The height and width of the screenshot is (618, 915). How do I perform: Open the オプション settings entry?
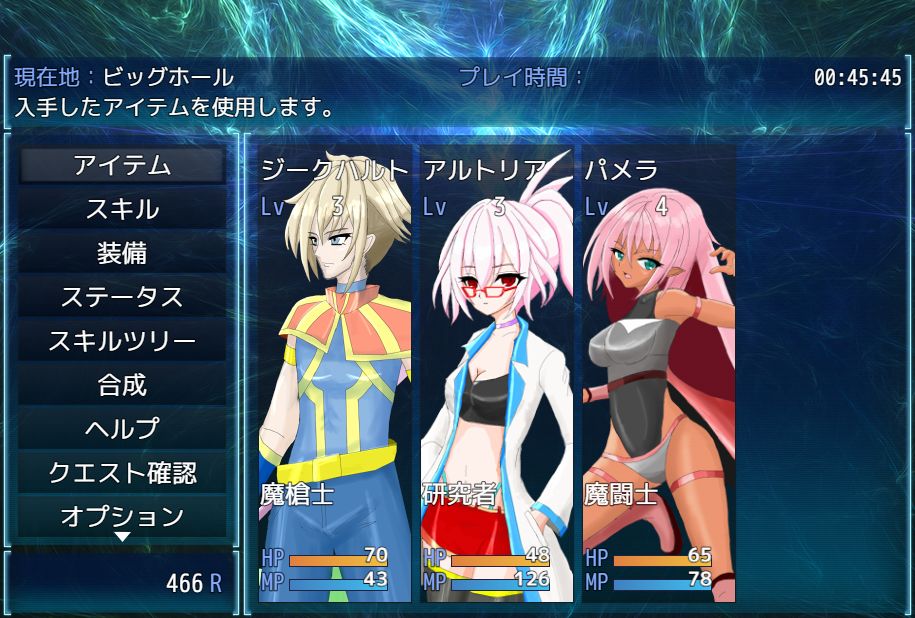point(122,516)
